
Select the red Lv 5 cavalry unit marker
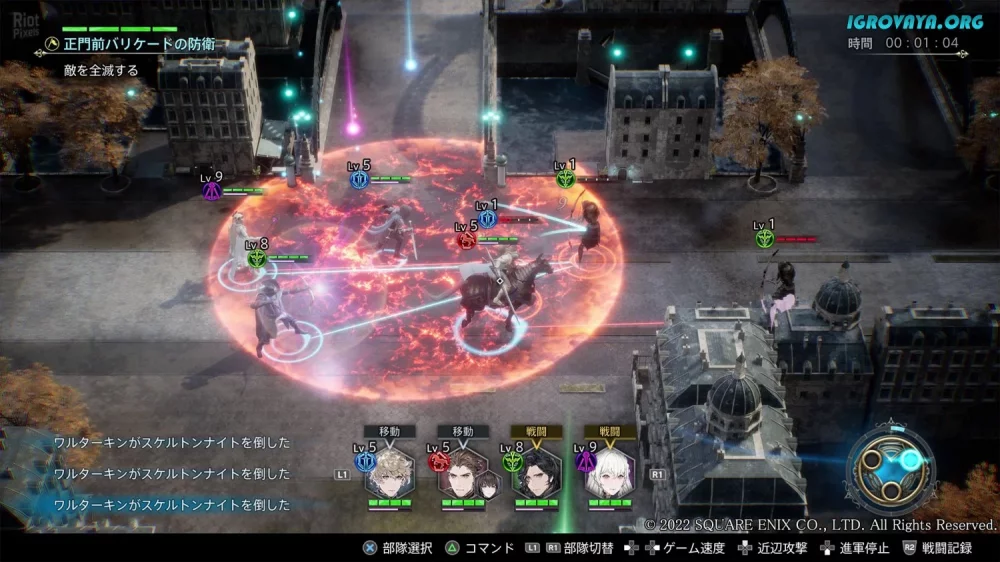click(466, 239)
